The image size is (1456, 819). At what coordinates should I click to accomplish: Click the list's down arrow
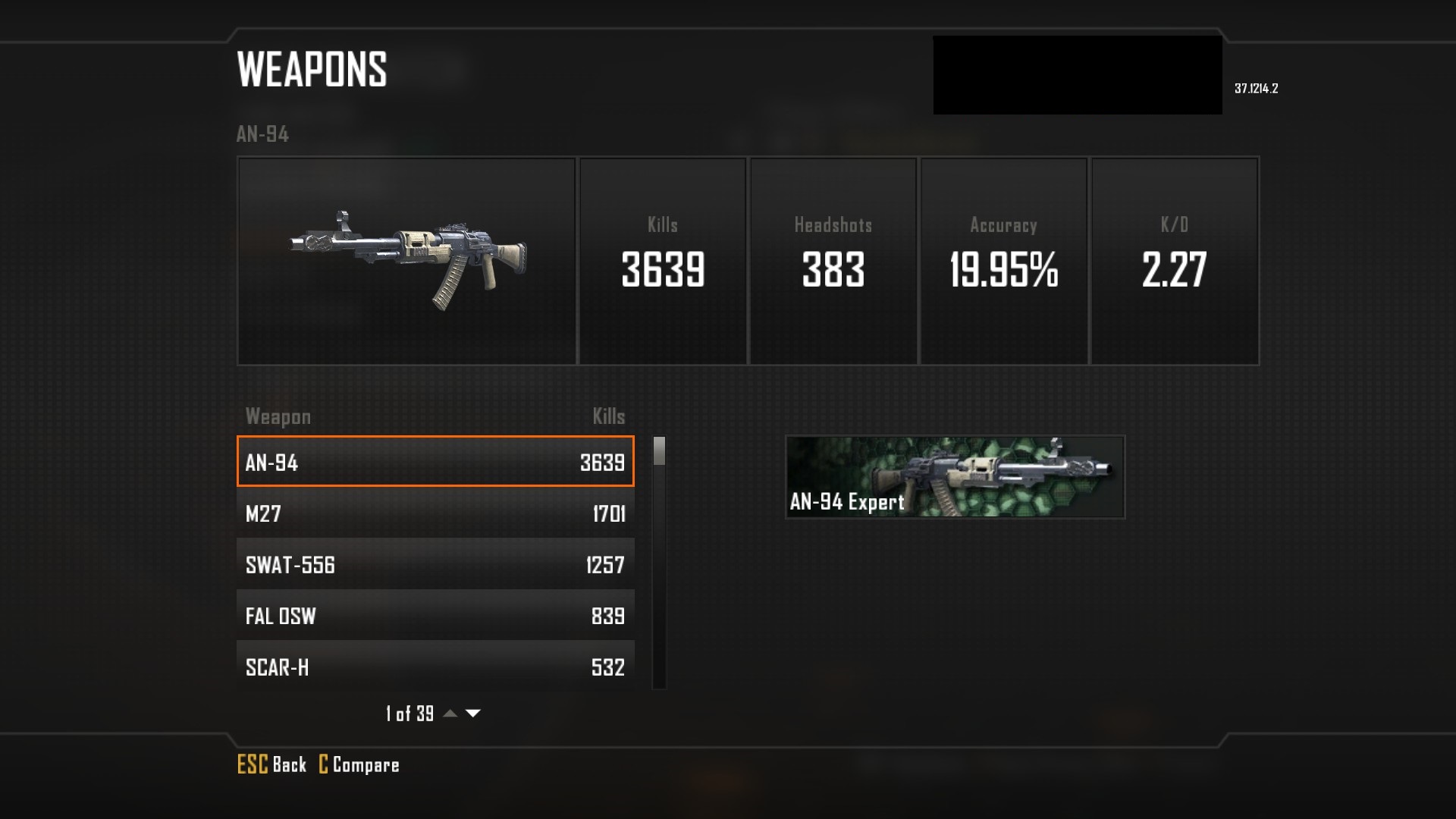coord(473,714)
